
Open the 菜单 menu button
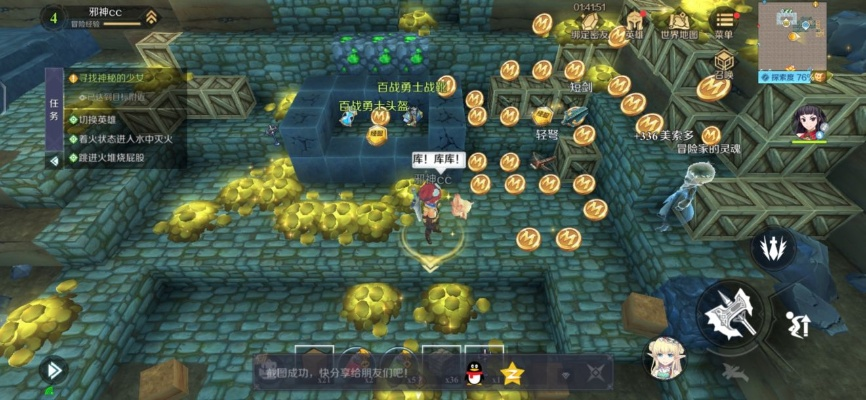click(x=722, y=24)
